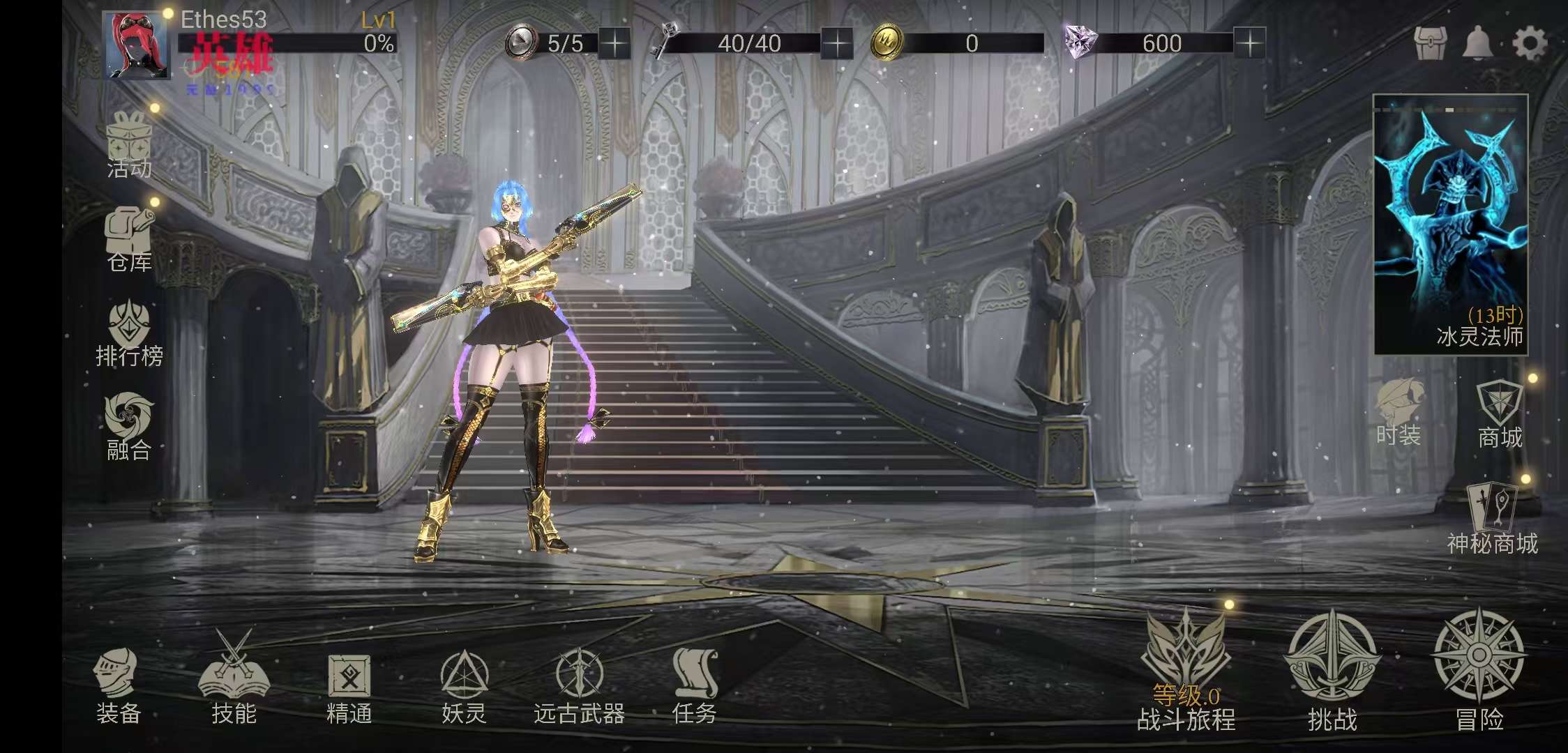Screen dimensions: 1568x753
Task: Open the 神秘商城 mystery shop
Action: tap(1492, 519)
